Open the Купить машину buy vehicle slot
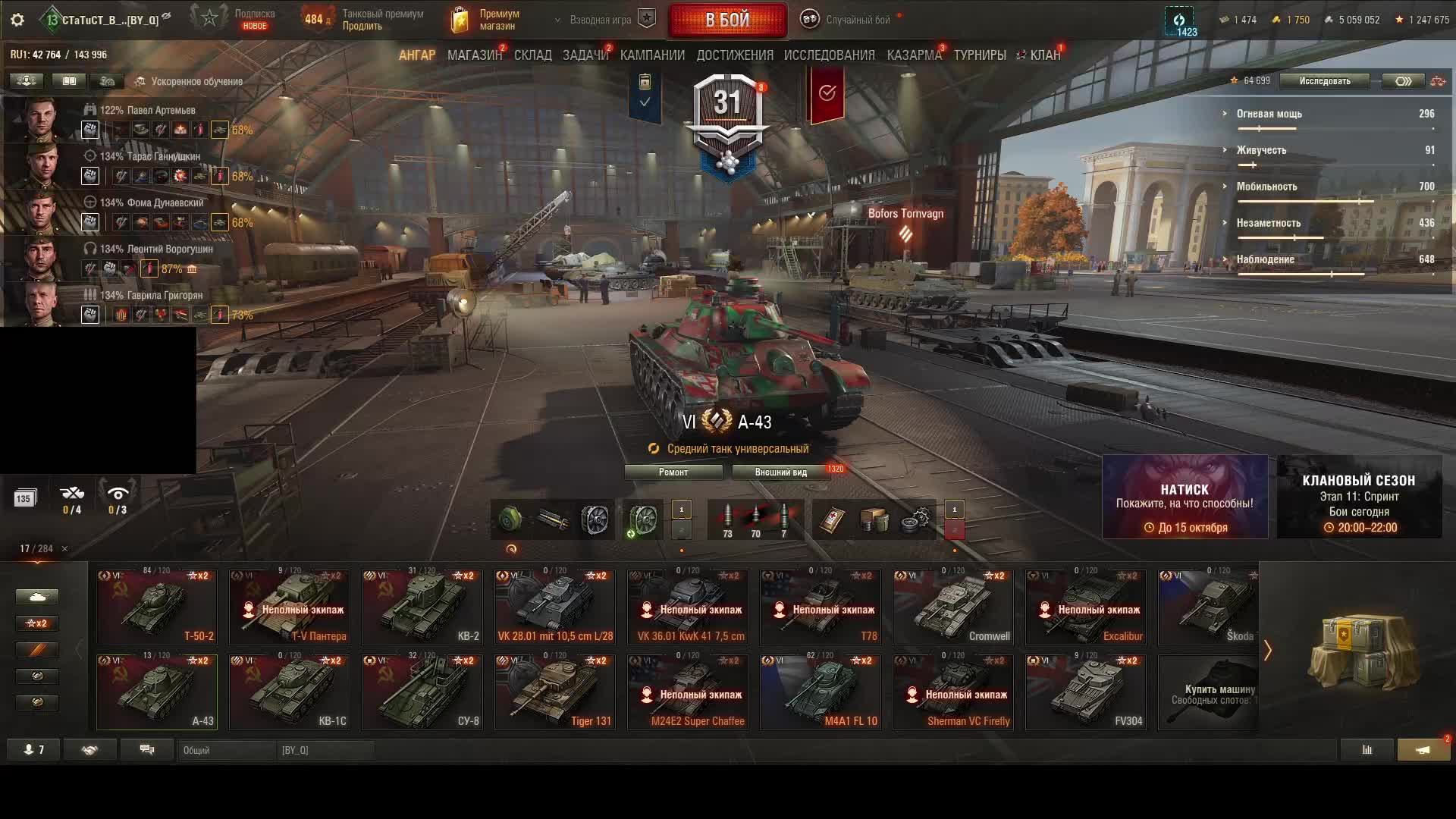Screen dimensions: 1456x819 [1208, 692]
